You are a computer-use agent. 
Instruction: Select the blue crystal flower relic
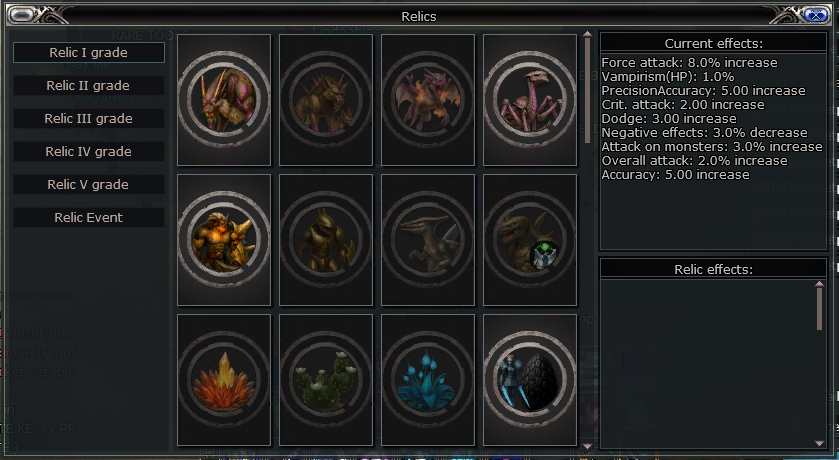click(428, 380)
